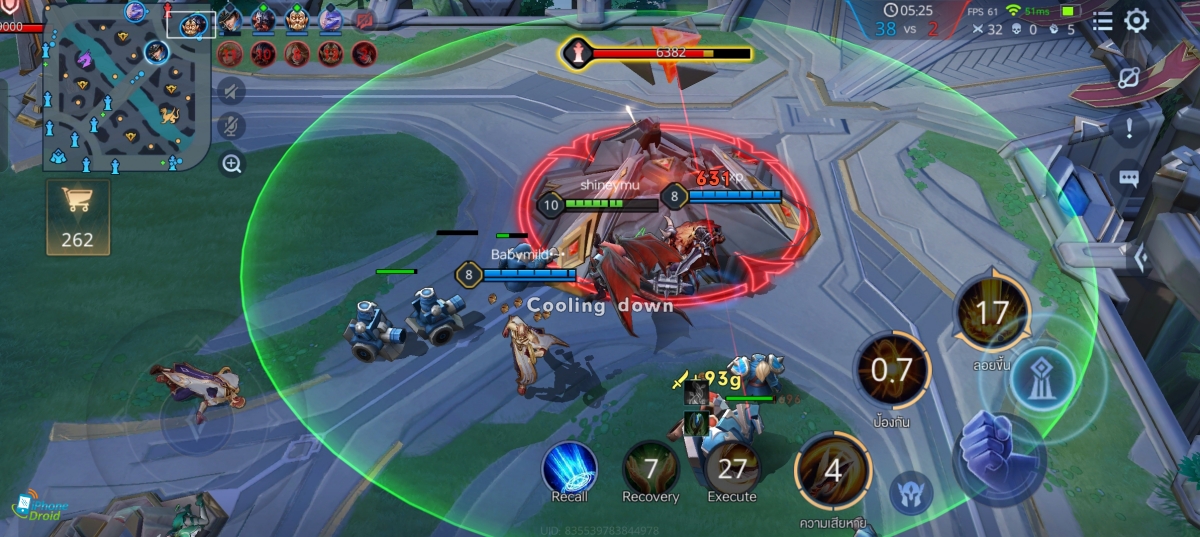Toggle the muted microphone icon
The width and height of the screenshot is (1200, 537).
232,126
